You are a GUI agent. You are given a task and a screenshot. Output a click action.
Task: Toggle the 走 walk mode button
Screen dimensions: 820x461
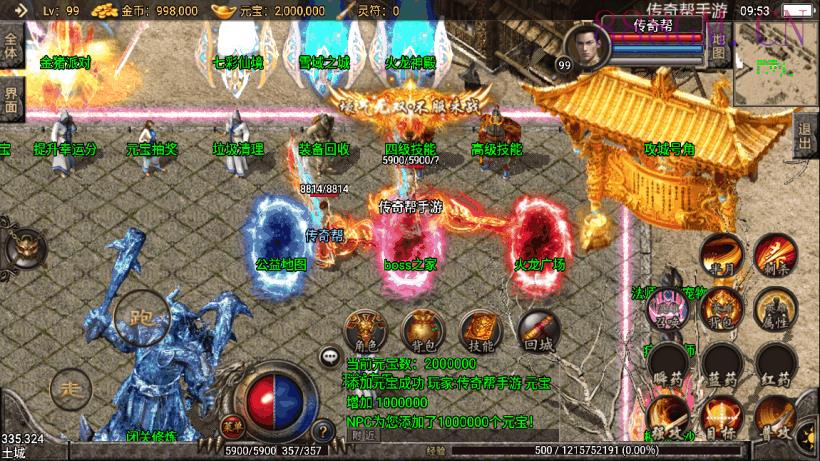pos(70,387)
